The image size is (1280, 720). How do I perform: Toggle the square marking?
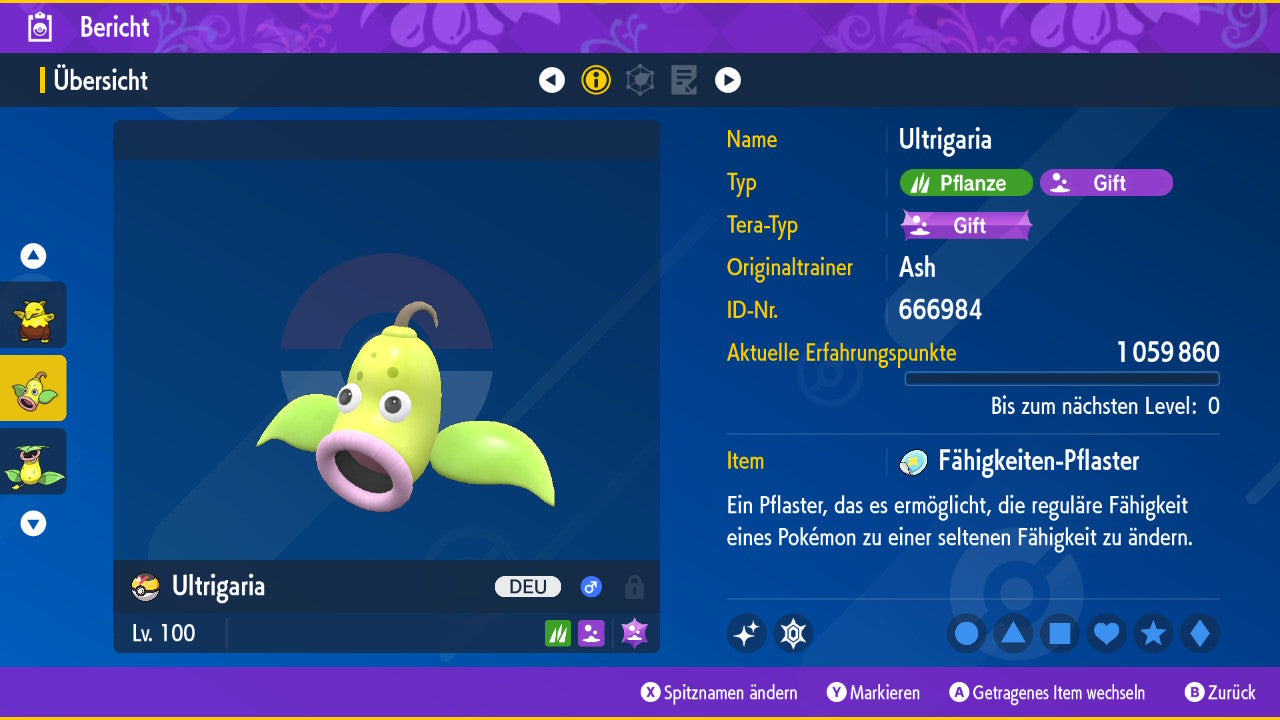click(1060, 634)
